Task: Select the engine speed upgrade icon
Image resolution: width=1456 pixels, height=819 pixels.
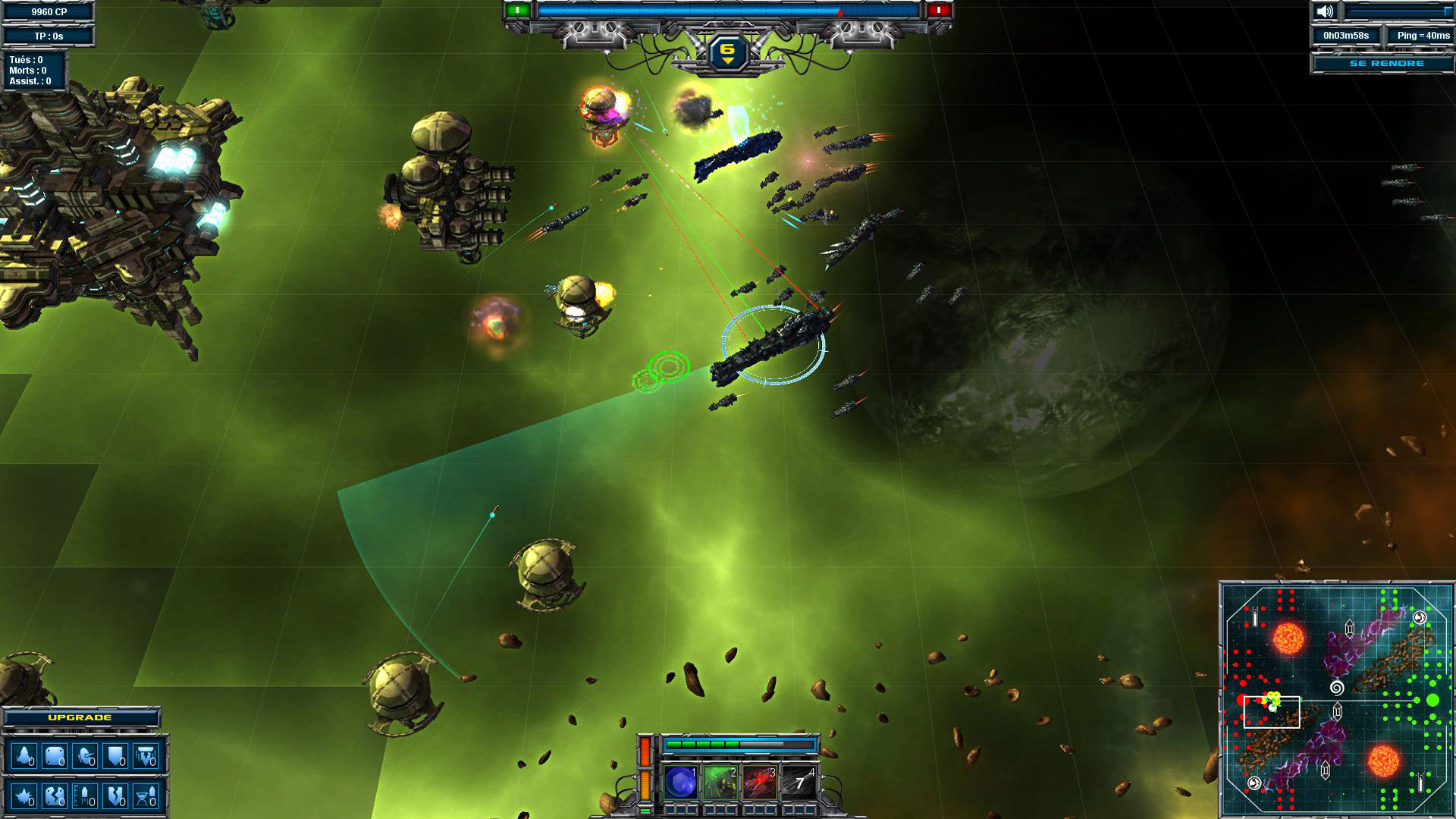Action: (24, 757)
